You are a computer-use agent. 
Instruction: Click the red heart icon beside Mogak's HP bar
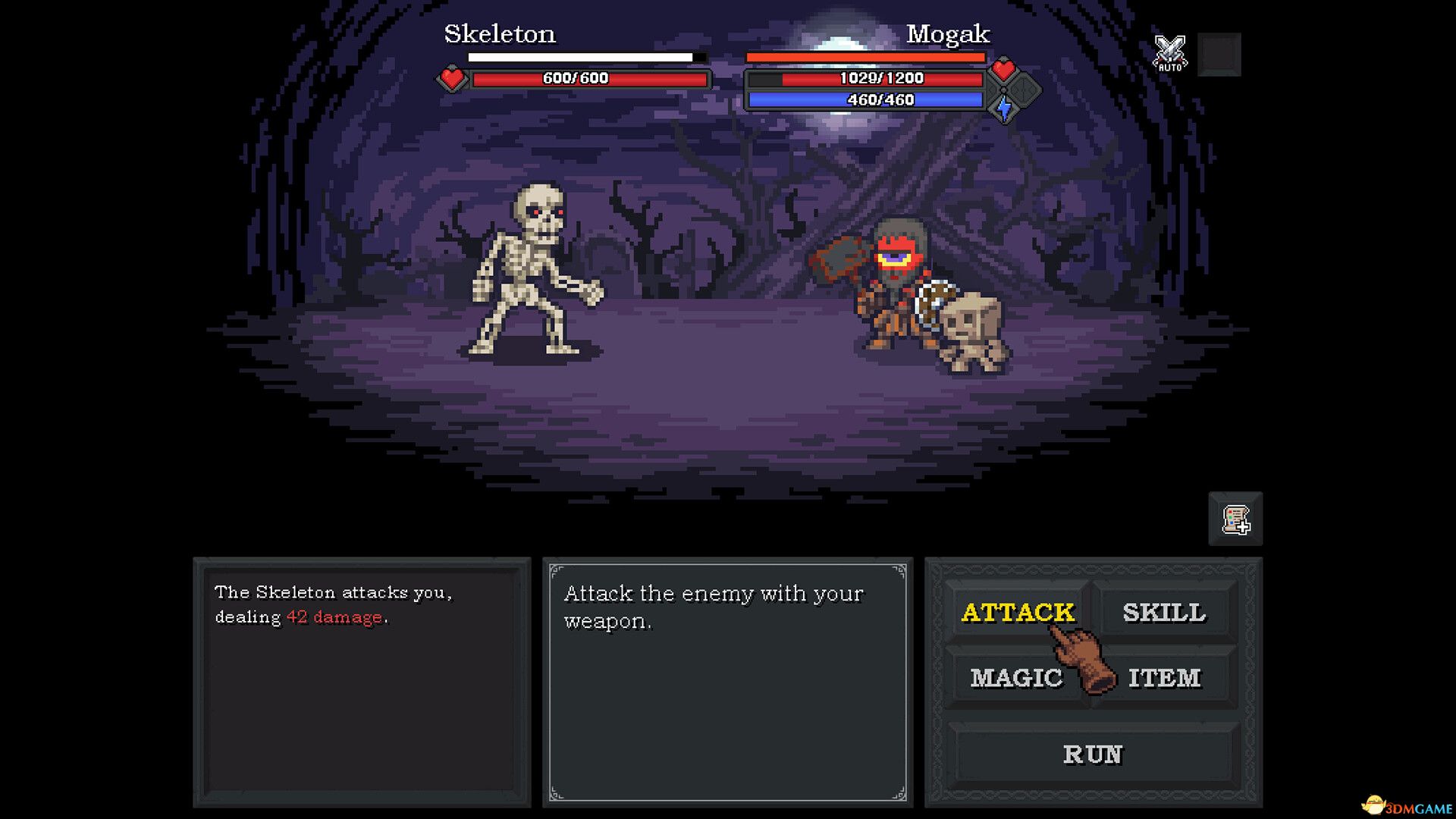click(x=1003, y=71)
